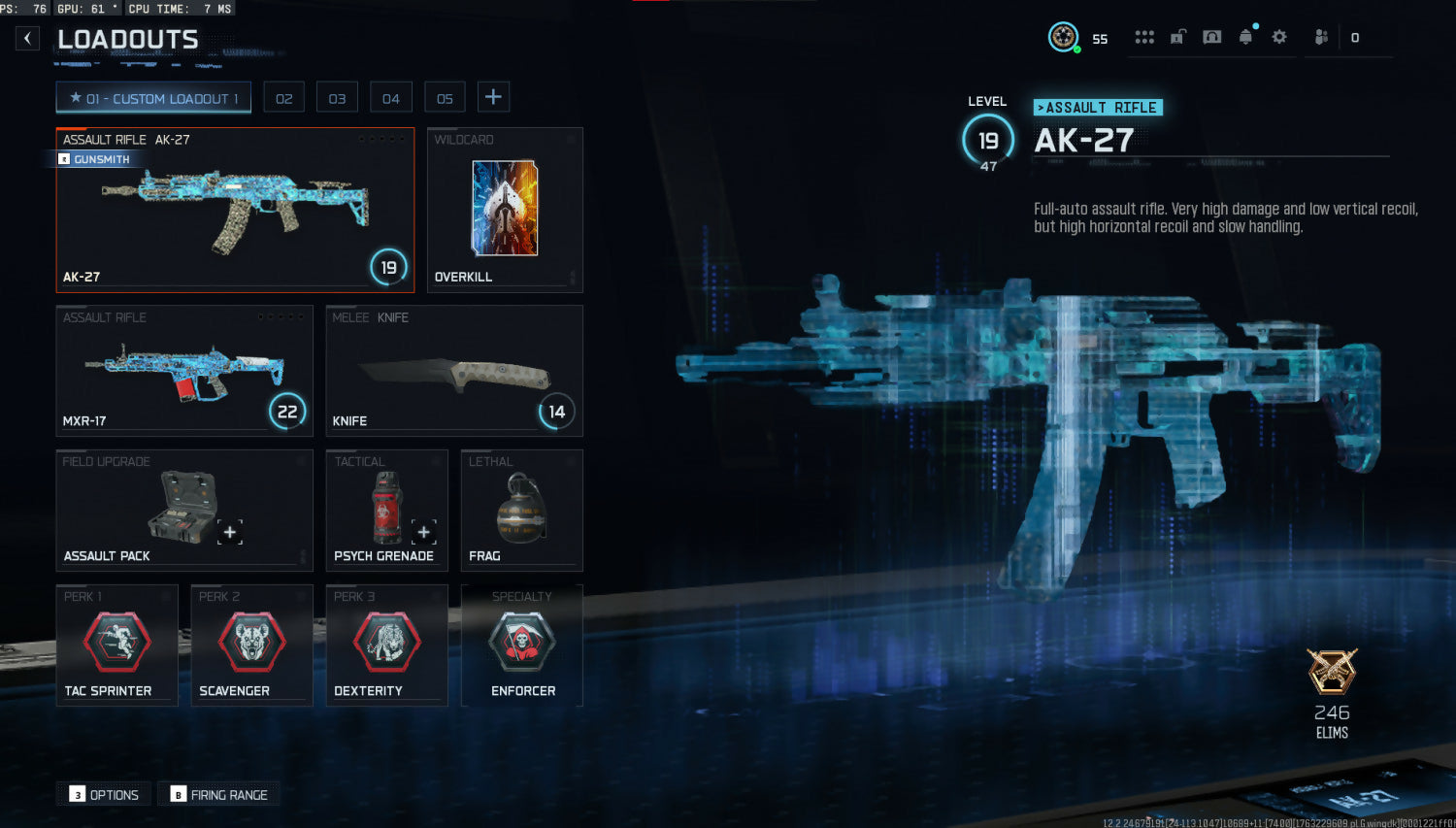This screenshot has height=828, width=1456.
Task: Switch to loadout slot 04
Action: [x=390, y=98]
